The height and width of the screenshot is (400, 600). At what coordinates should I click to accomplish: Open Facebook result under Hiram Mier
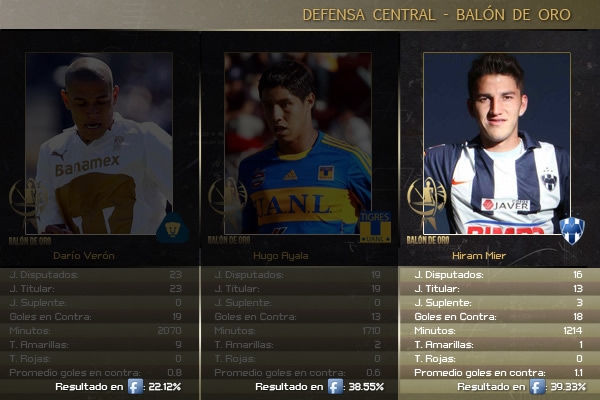point(537,386)
